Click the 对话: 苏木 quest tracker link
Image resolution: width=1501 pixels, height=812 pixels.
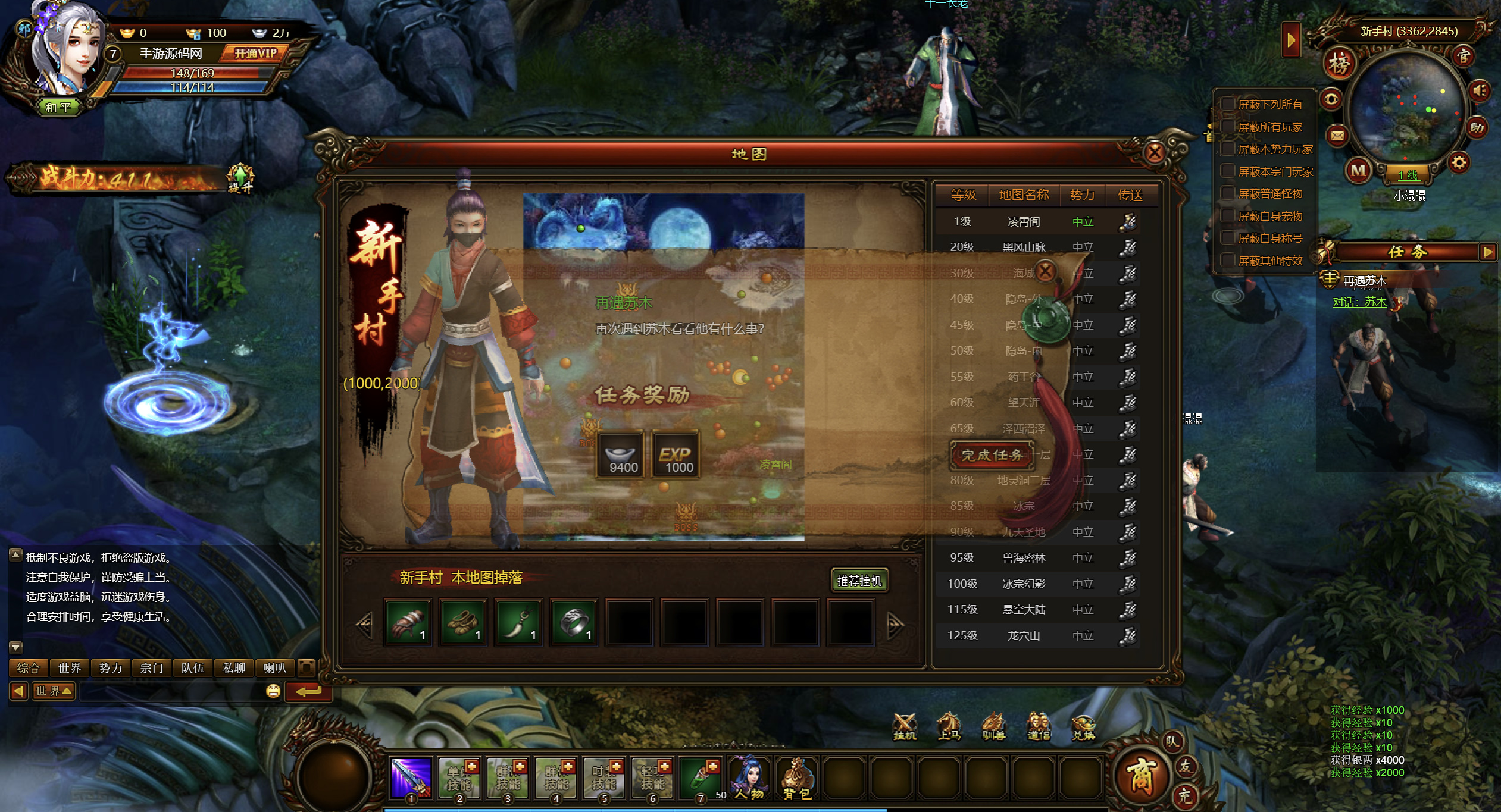point(1359,302)
